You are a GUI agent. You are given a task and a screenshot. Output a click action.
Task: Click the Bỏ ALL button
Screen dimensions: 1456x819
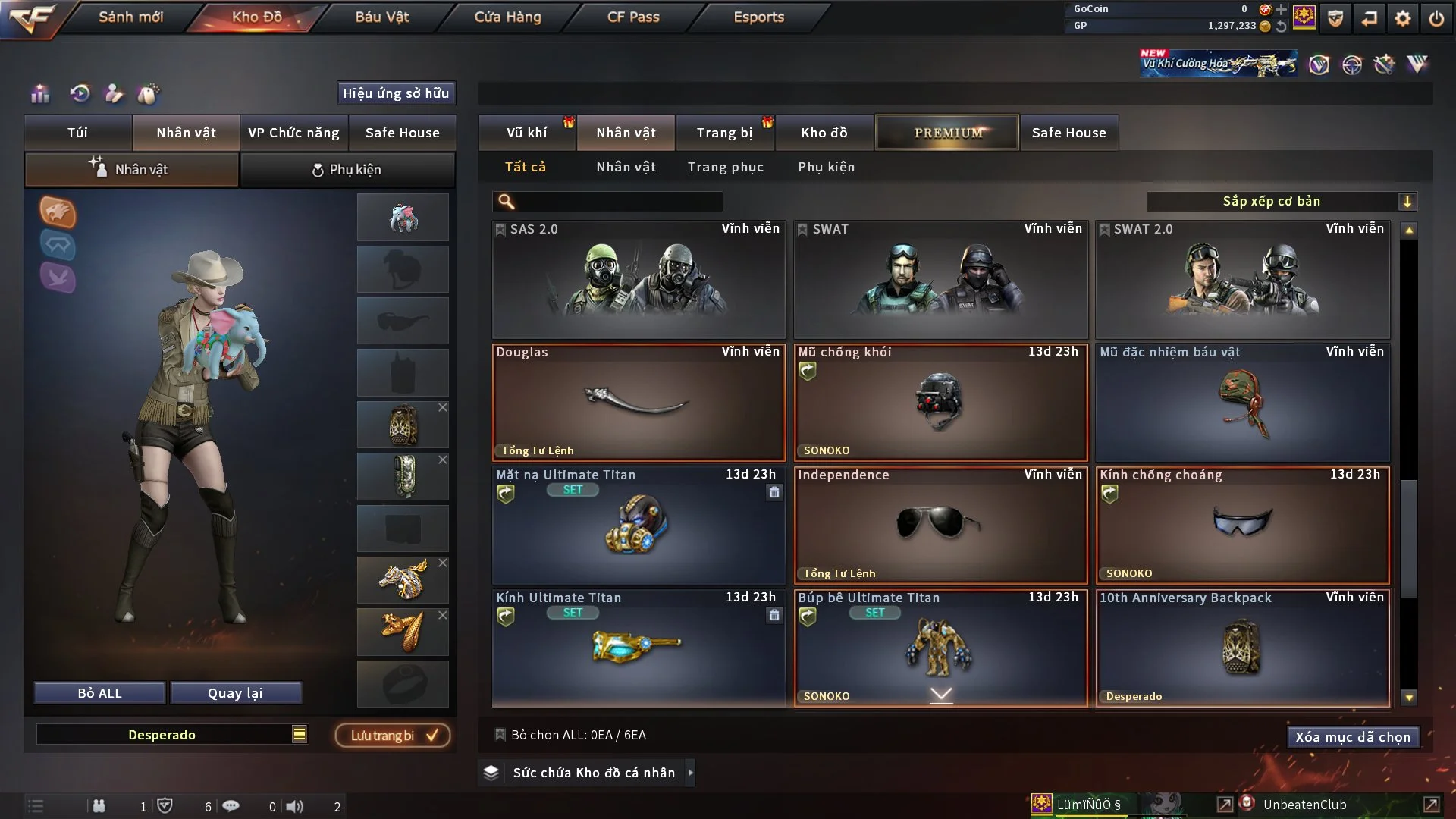click(x=99, y=693)
